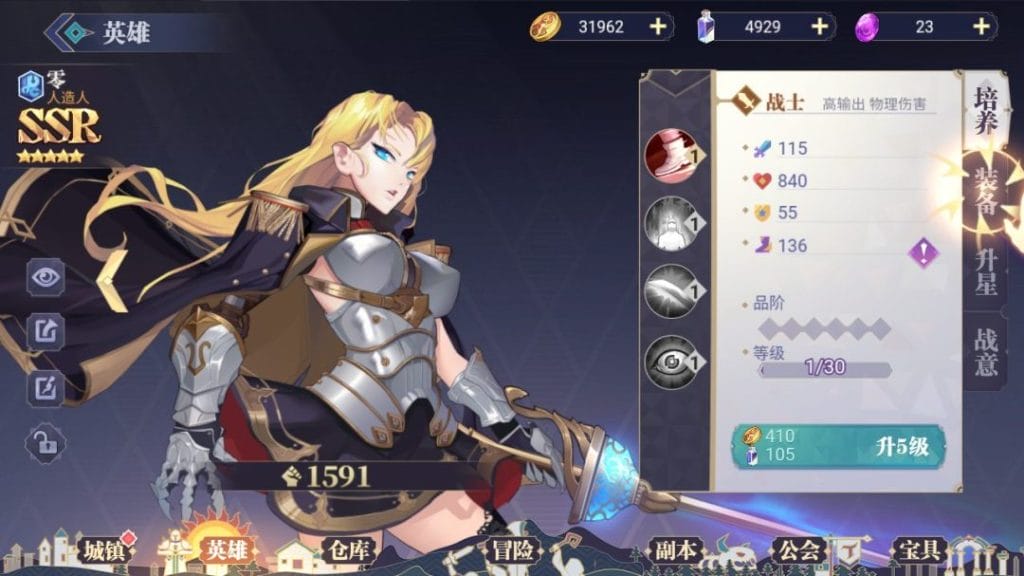
Task: Add more purple gems
Action: [980, 27]
